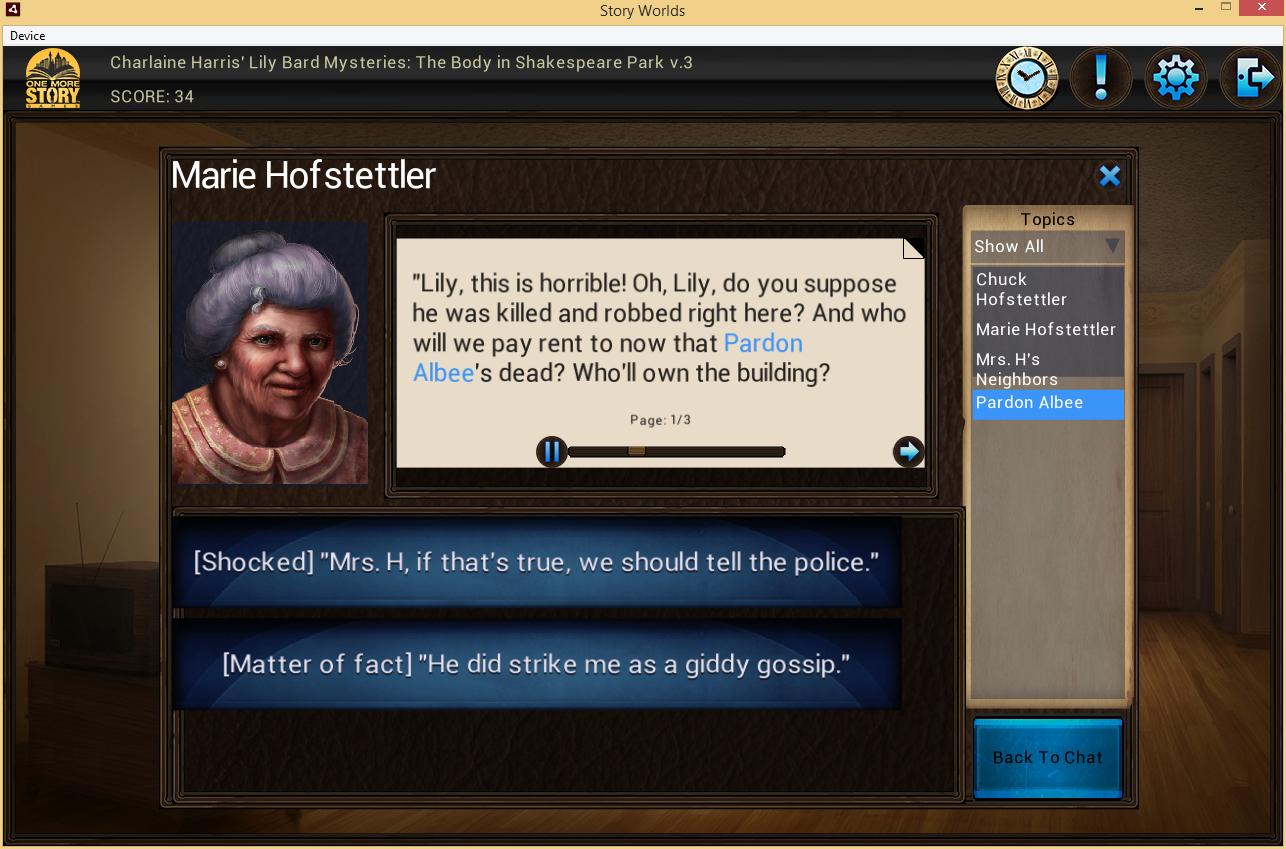Follow the Pardon Albee link in dialogue text
Screen dimensions: 1286x849
(762, 343)
